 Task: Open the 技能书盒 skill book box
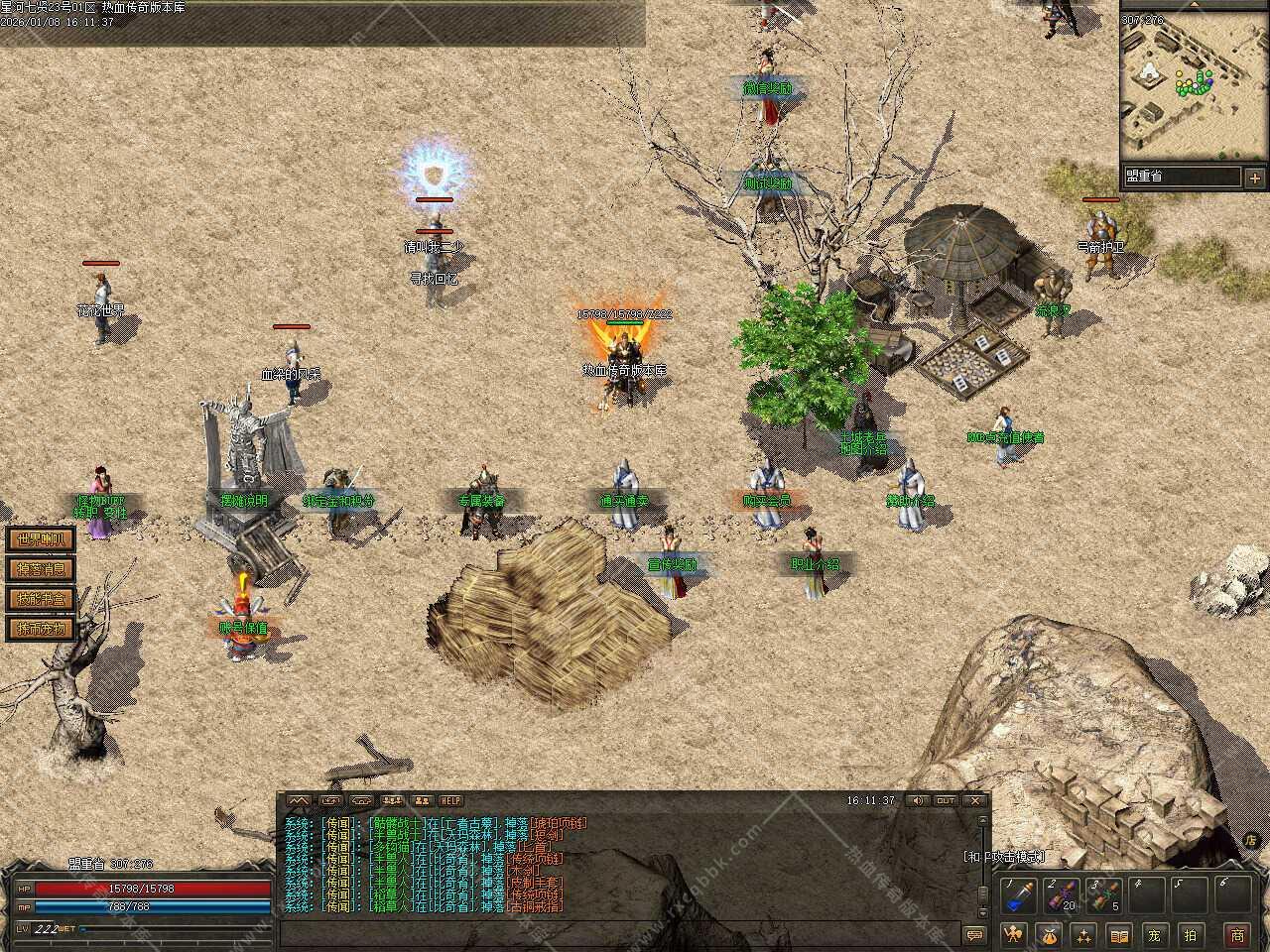[41, 599]
